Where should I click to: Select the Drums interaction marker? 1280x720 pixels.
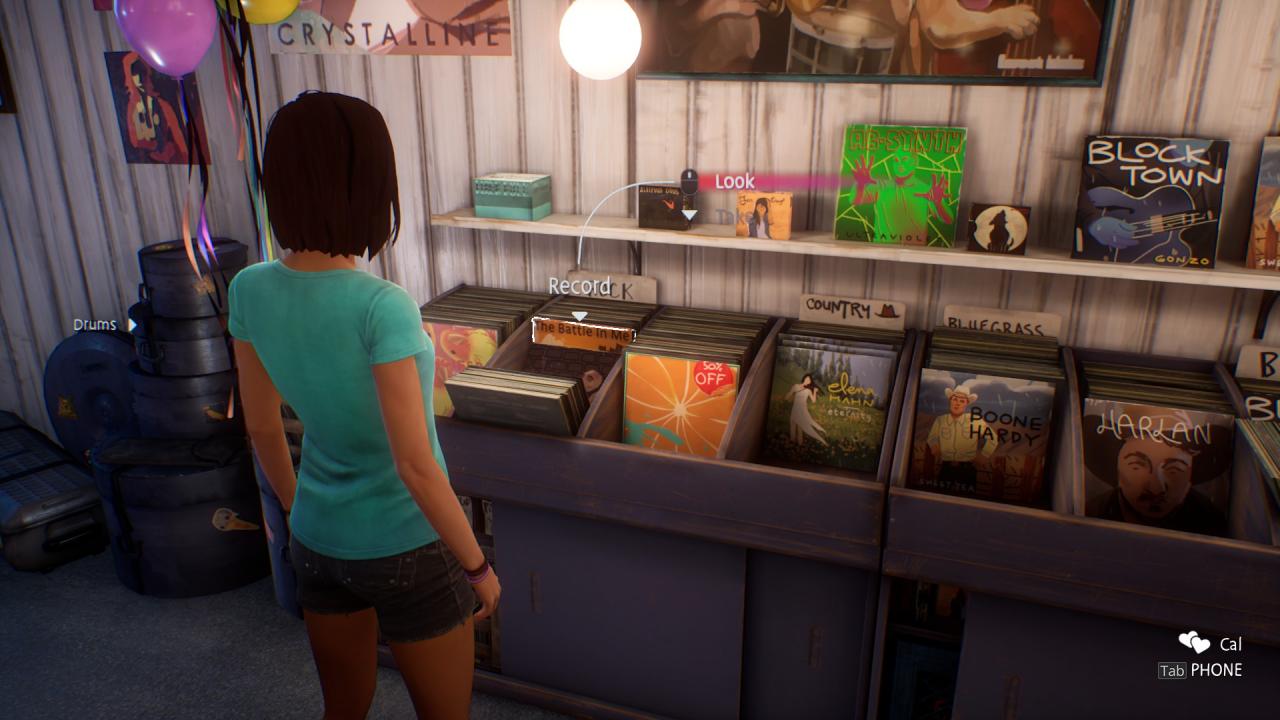[96, 325]
